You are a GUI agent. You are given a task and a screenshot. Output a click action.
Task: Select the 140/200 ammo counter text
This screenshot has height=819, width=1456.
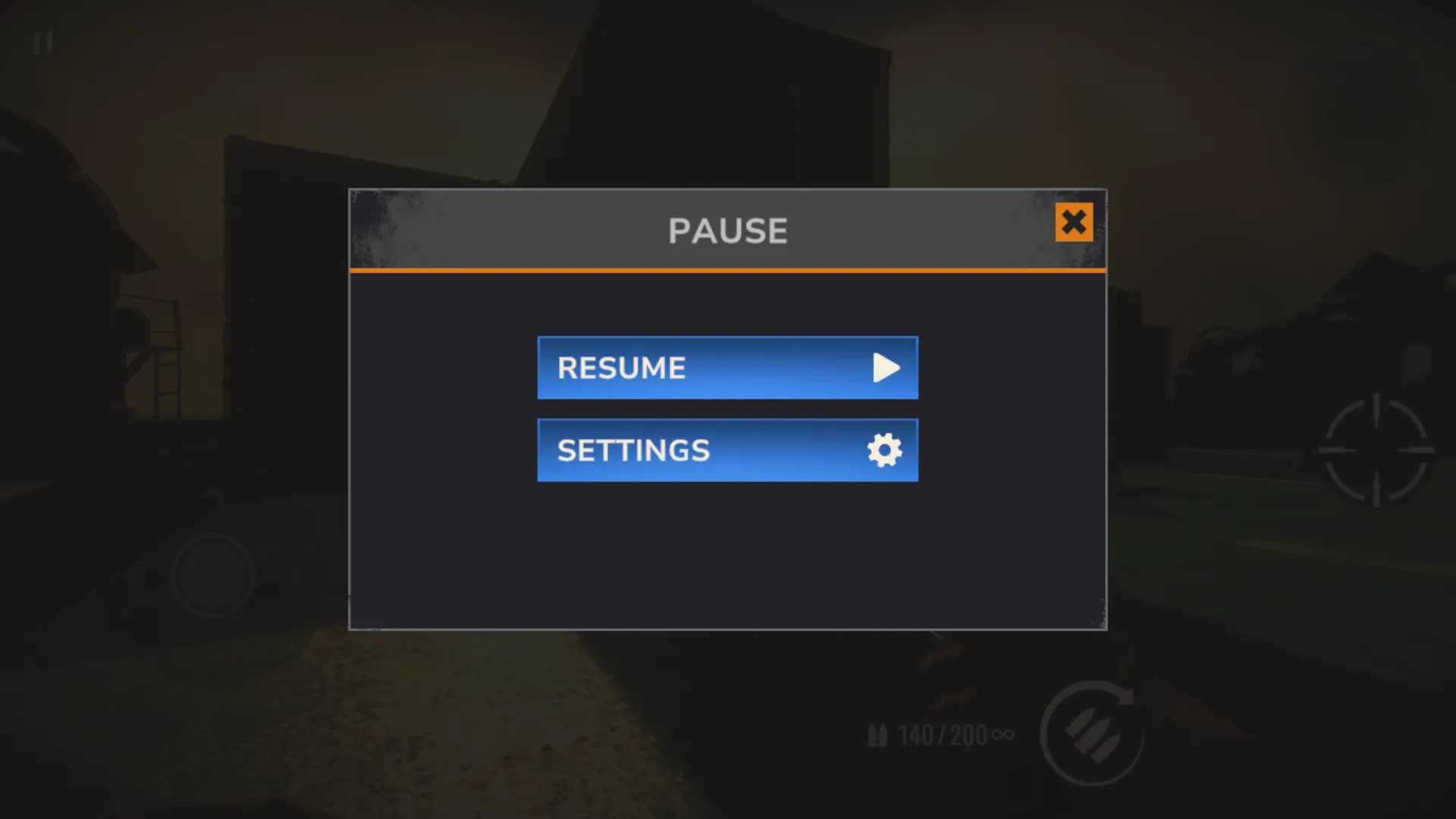942,733
